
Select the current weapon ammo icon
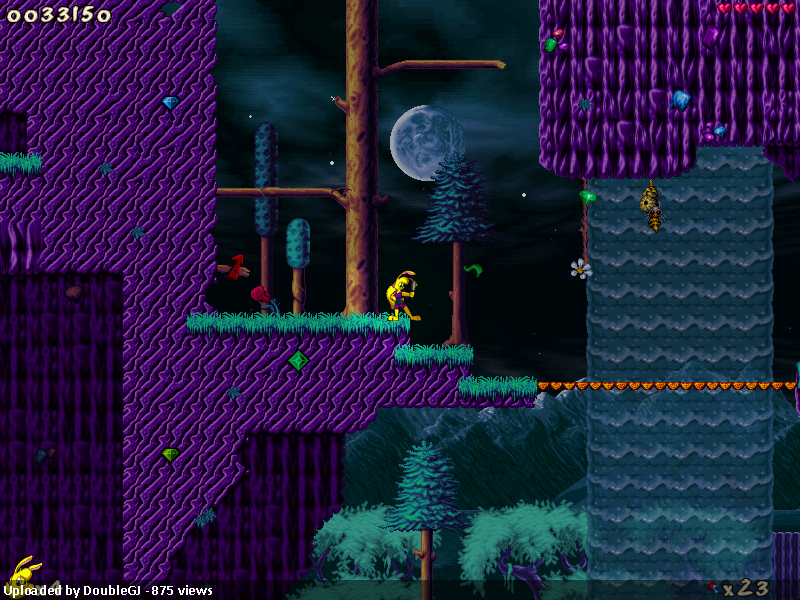pyautogui.click(x=713, y=587)
